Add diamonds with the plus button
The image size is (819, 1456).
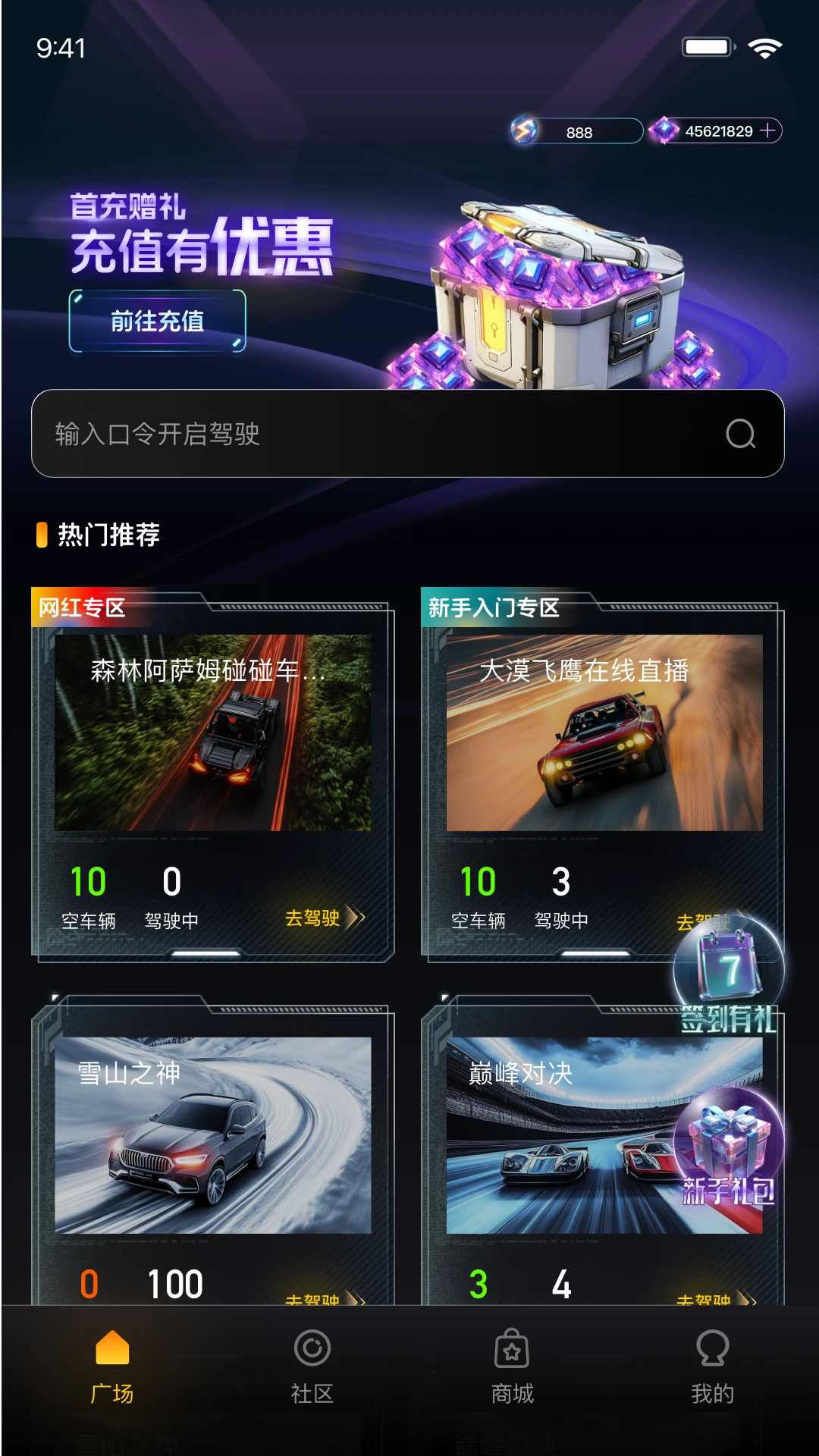coord(768,131)
